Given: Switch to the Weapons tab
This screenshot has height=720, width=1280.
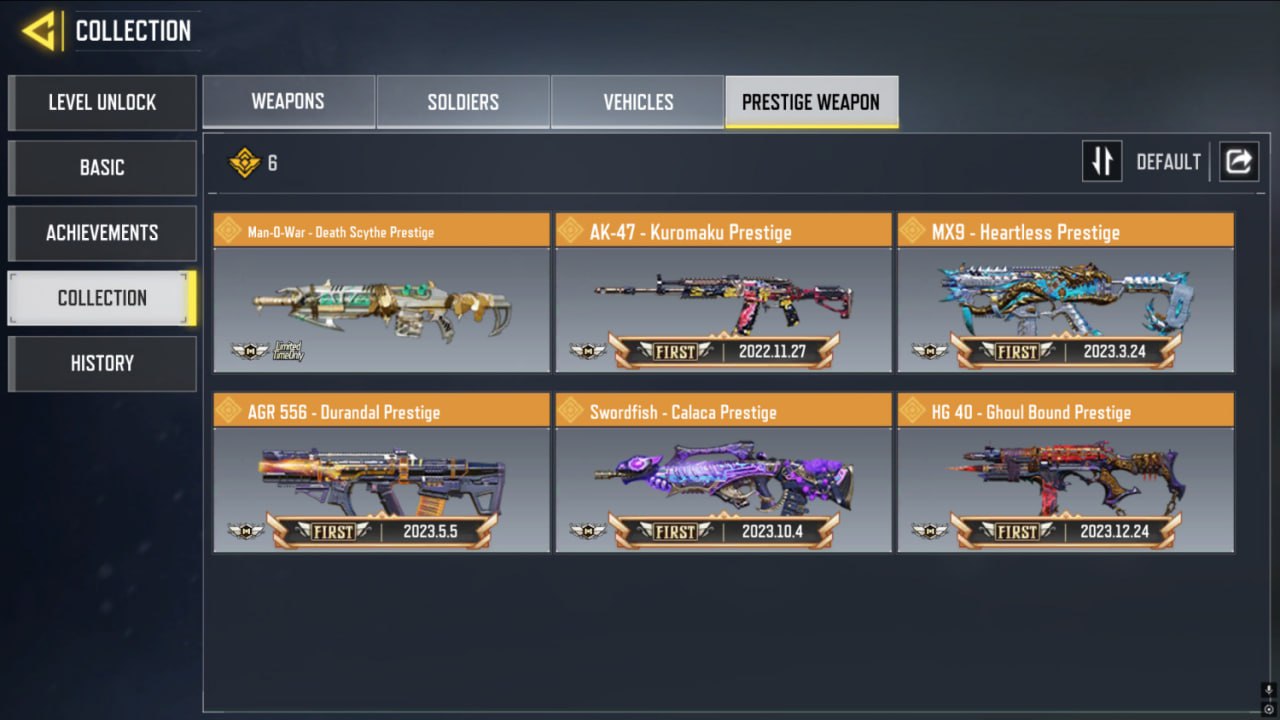Looking at the screenshot, I should 288,102.
